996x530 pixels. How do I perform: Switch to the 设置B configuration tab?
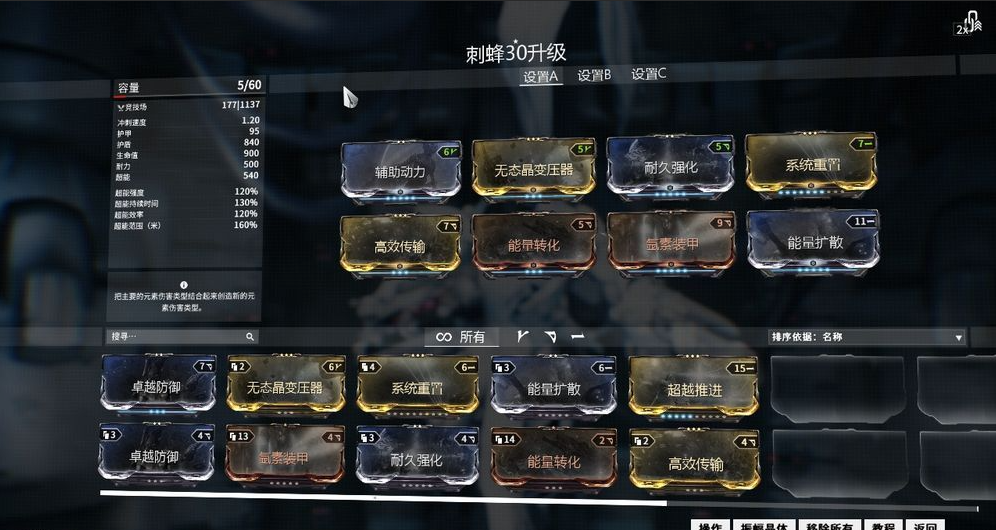point(594,75)
